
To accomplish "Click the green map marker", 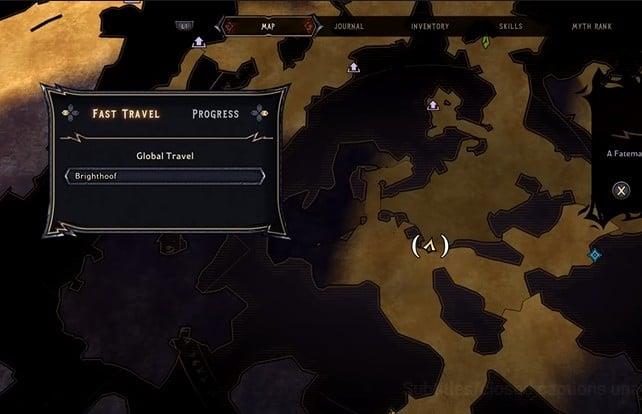I will 485,42.
